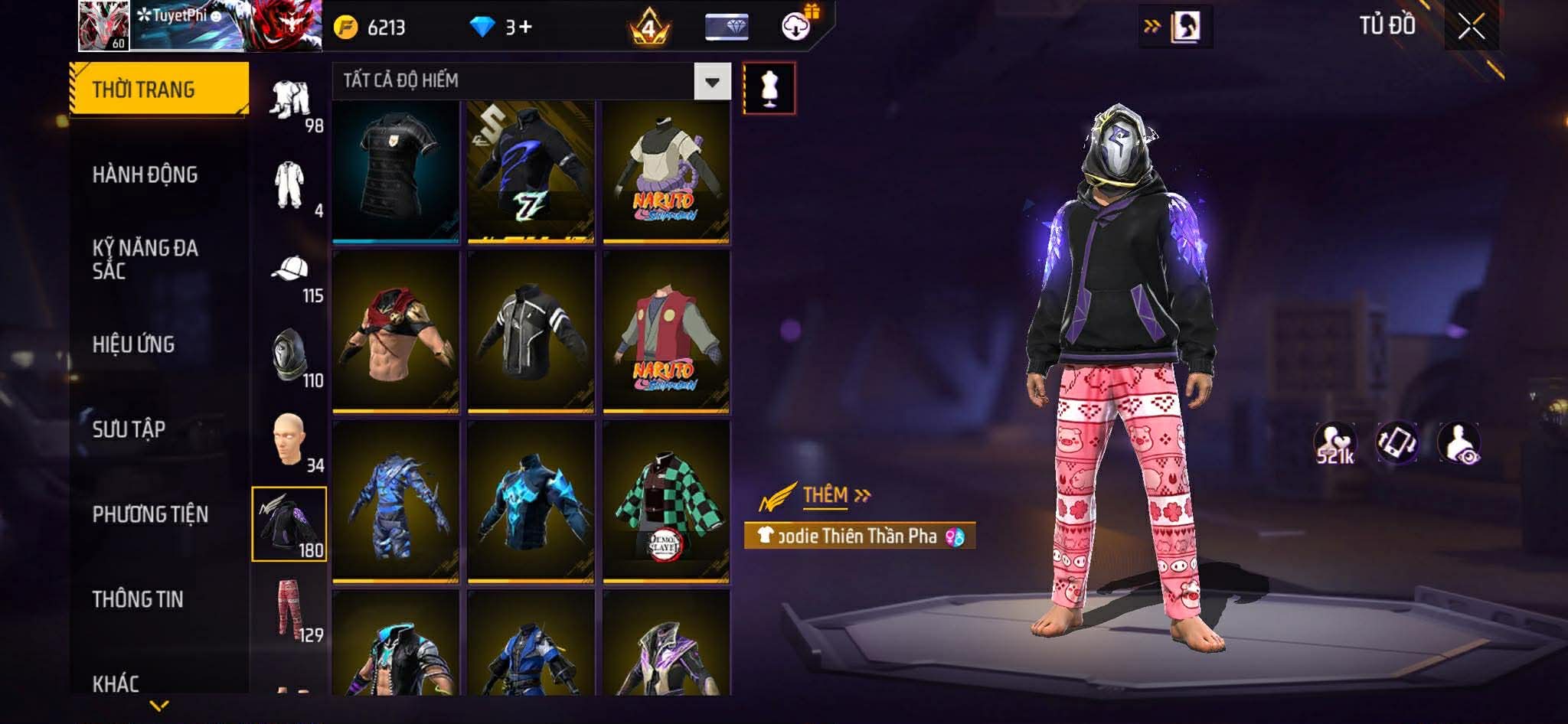Close the wardrobe with the X button
Image resolution: width=1568 pixels, height=724 pixels.
tap(1471, 28)
